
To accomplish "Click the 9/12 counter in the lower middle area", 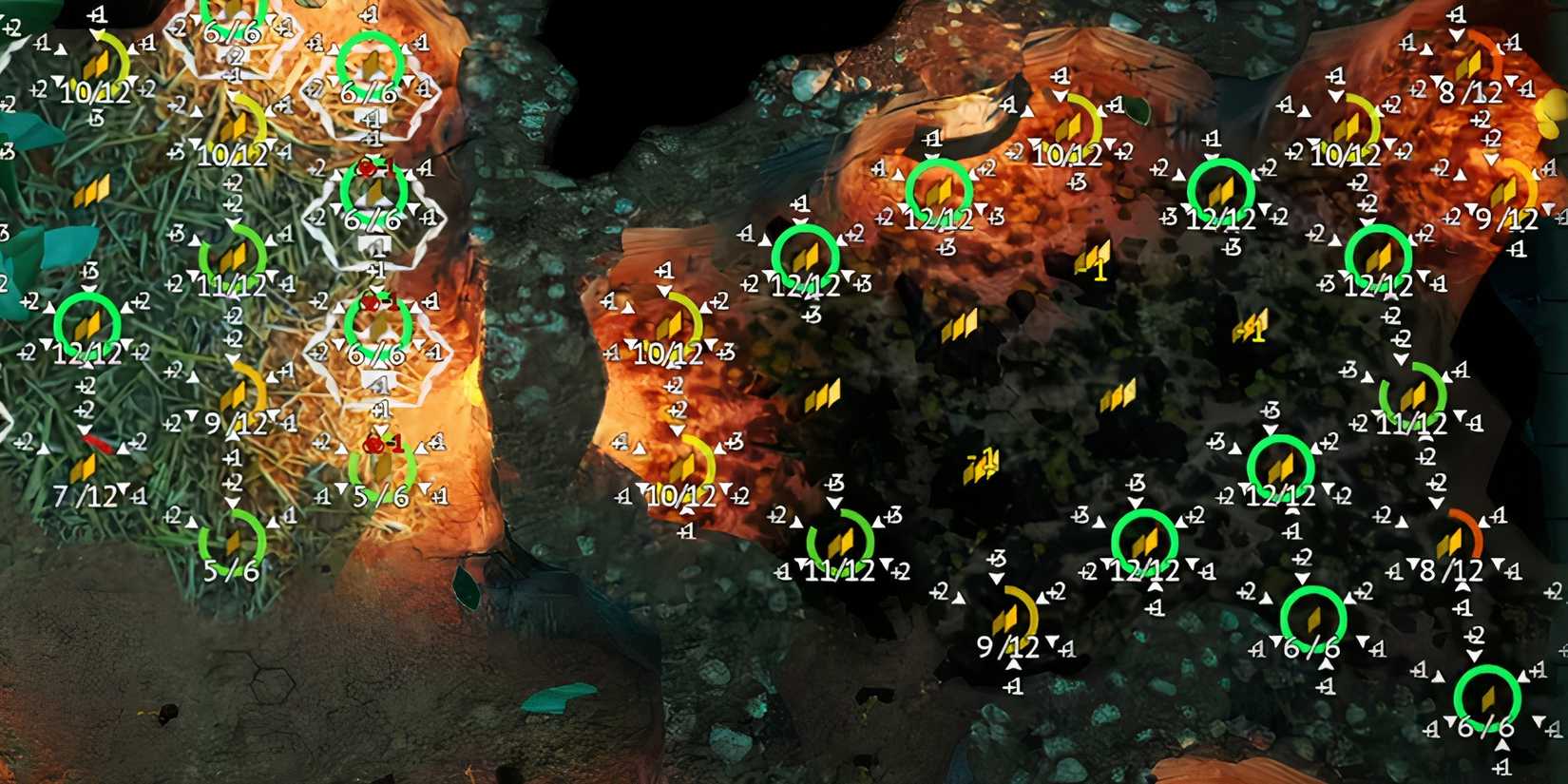I will coord(1007,646).
